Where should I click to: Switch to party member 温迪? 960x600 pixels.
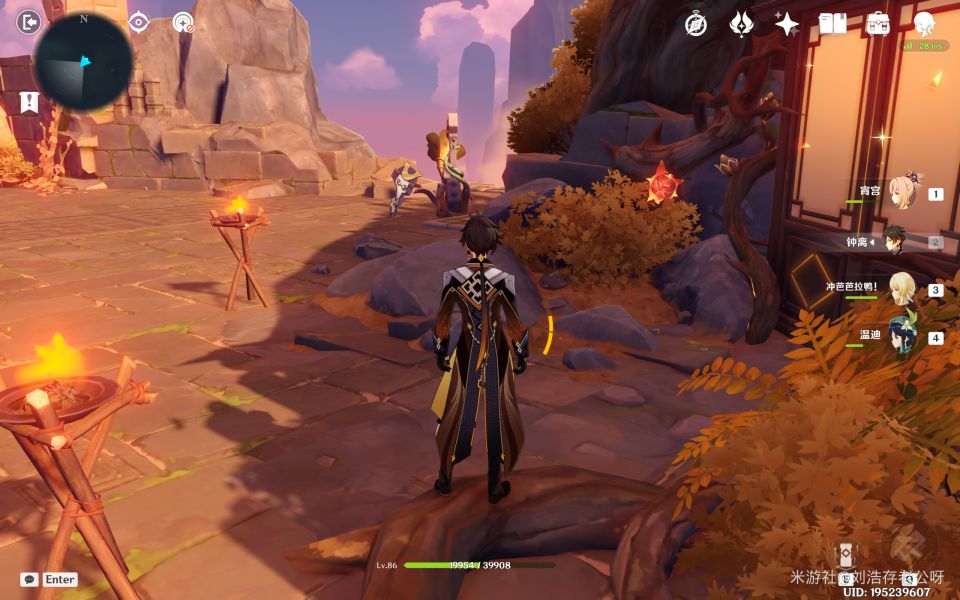[x=903, y=337]
